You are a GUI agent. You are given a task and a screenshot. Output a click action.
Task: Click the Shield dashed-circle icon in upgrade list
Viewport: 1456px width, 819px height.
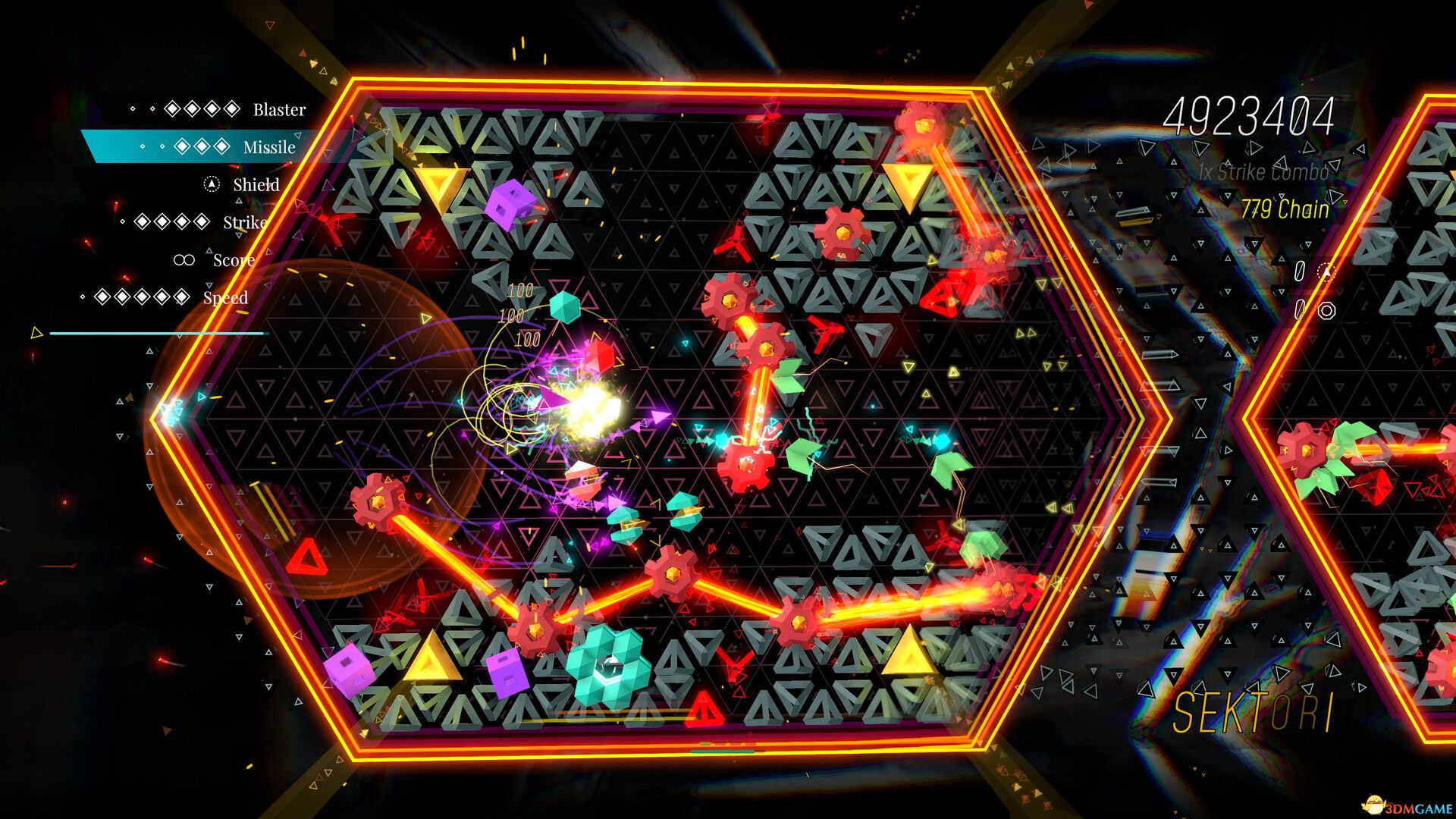click(211, 184)
